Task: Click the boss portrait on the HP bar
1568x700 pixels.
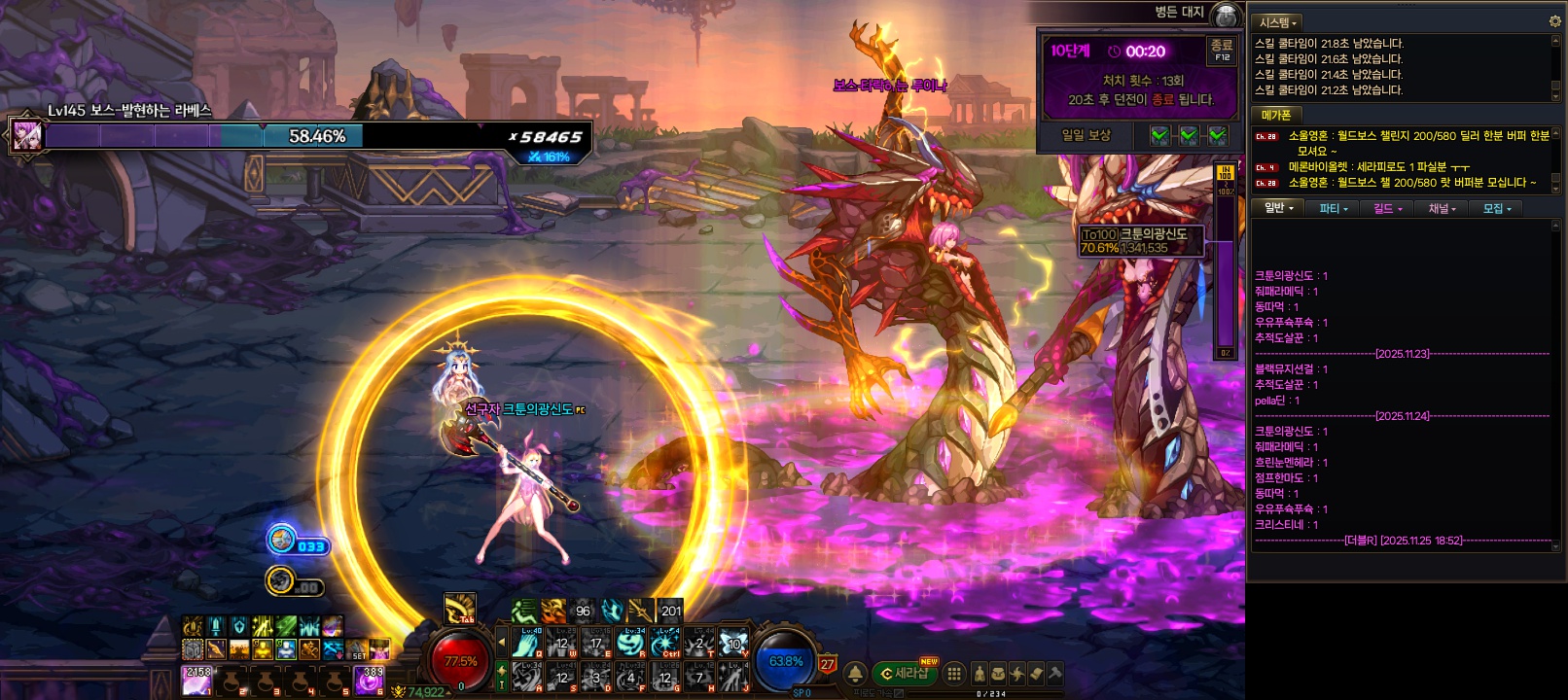Action: [26, 135]
